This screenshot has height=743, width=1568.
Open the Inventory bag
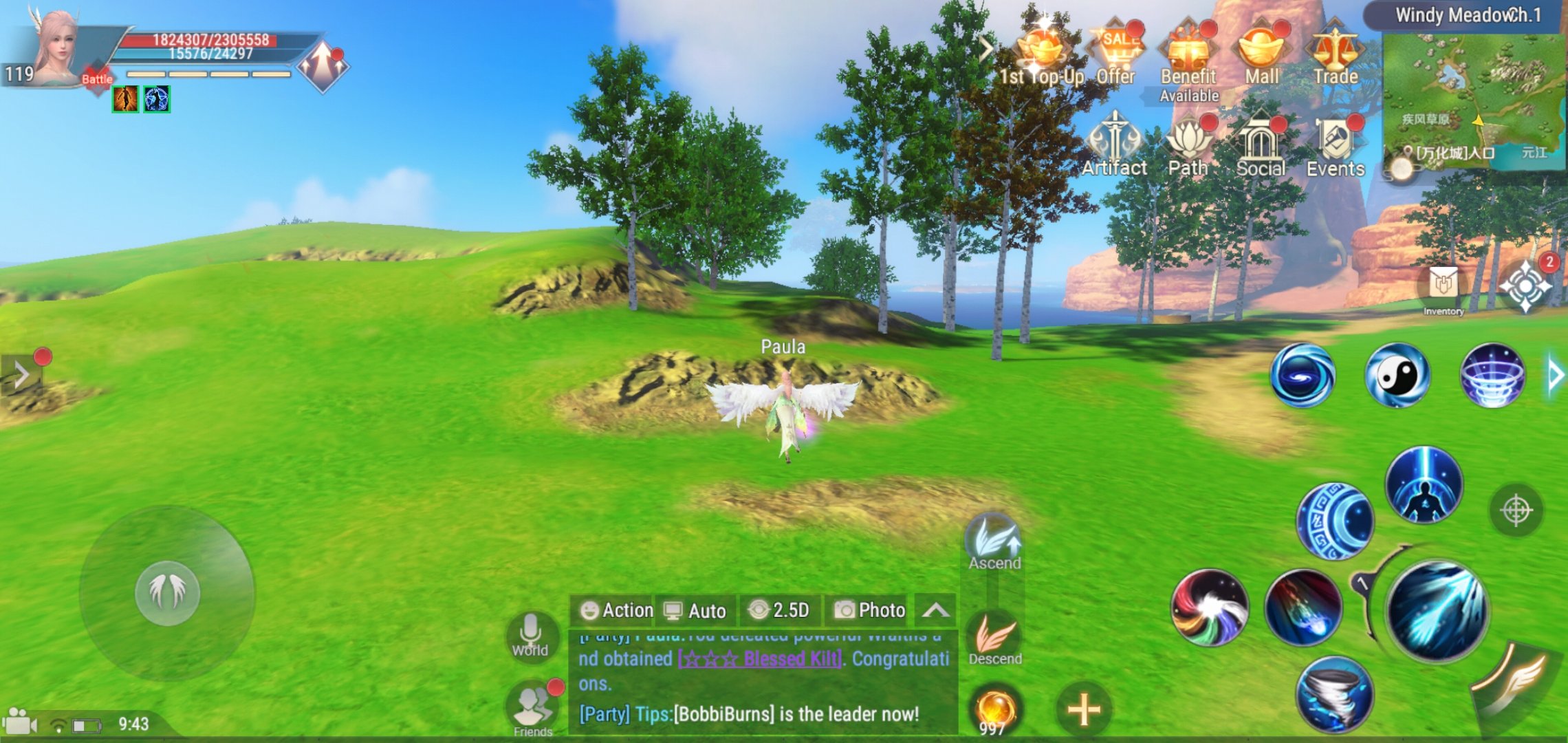point(1443,288)
